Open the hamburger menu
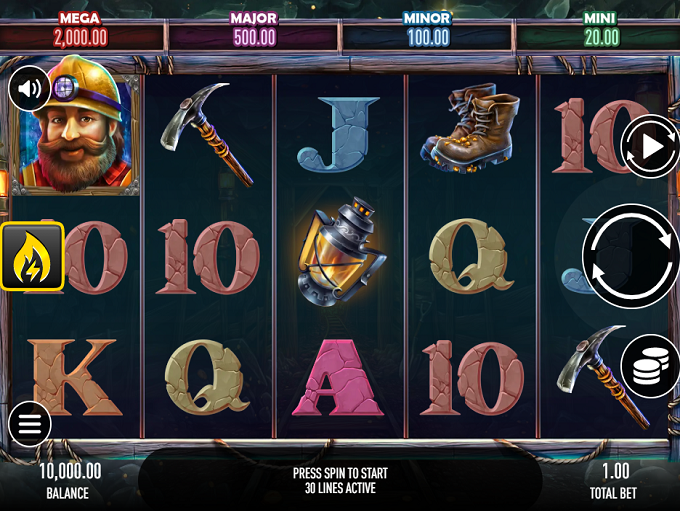Viewport: 680px width, 511px height. coord(30,425)
